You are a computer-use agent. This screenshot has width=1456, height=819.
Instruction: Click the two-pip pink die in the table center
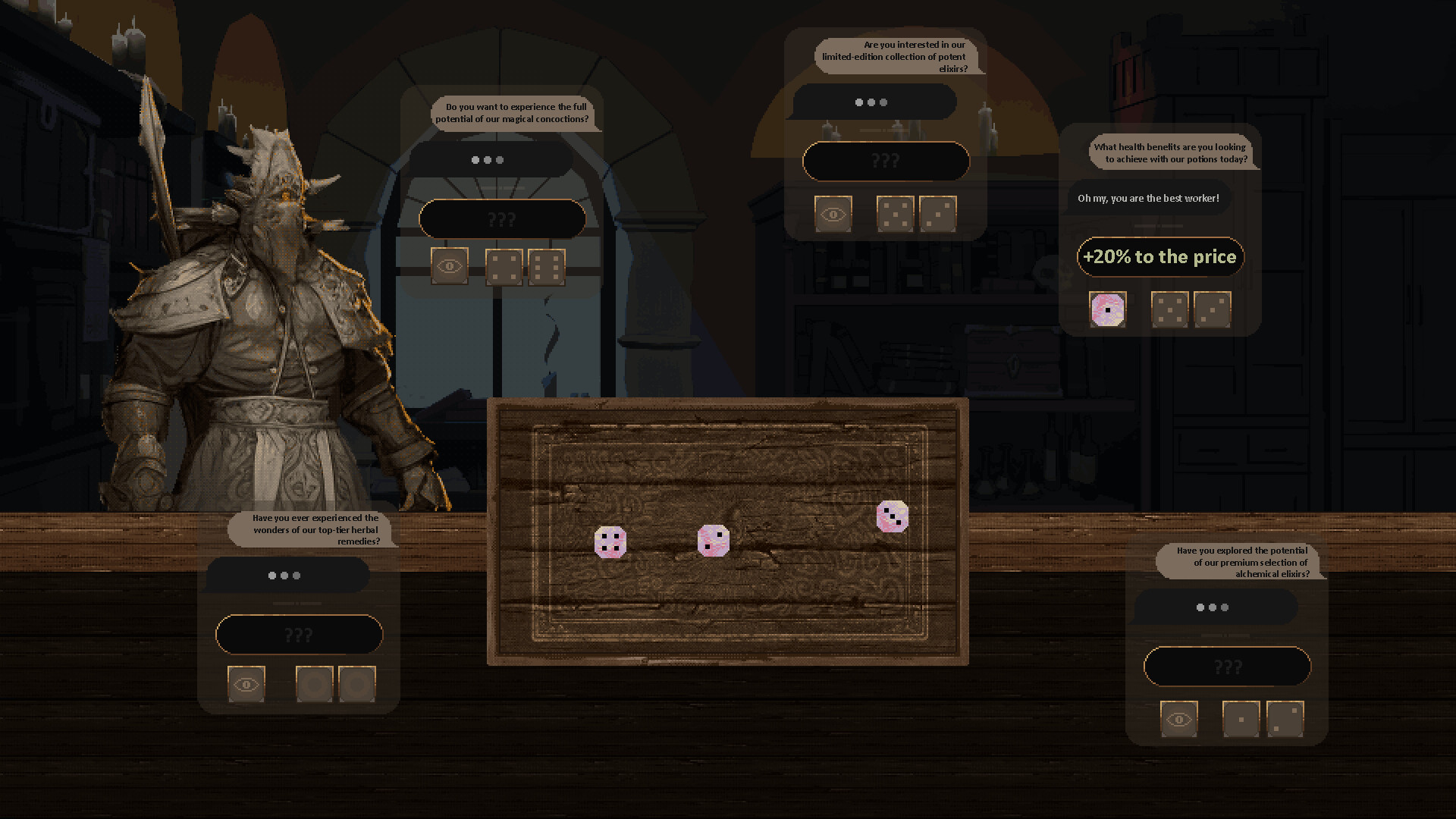pos(714,540)
